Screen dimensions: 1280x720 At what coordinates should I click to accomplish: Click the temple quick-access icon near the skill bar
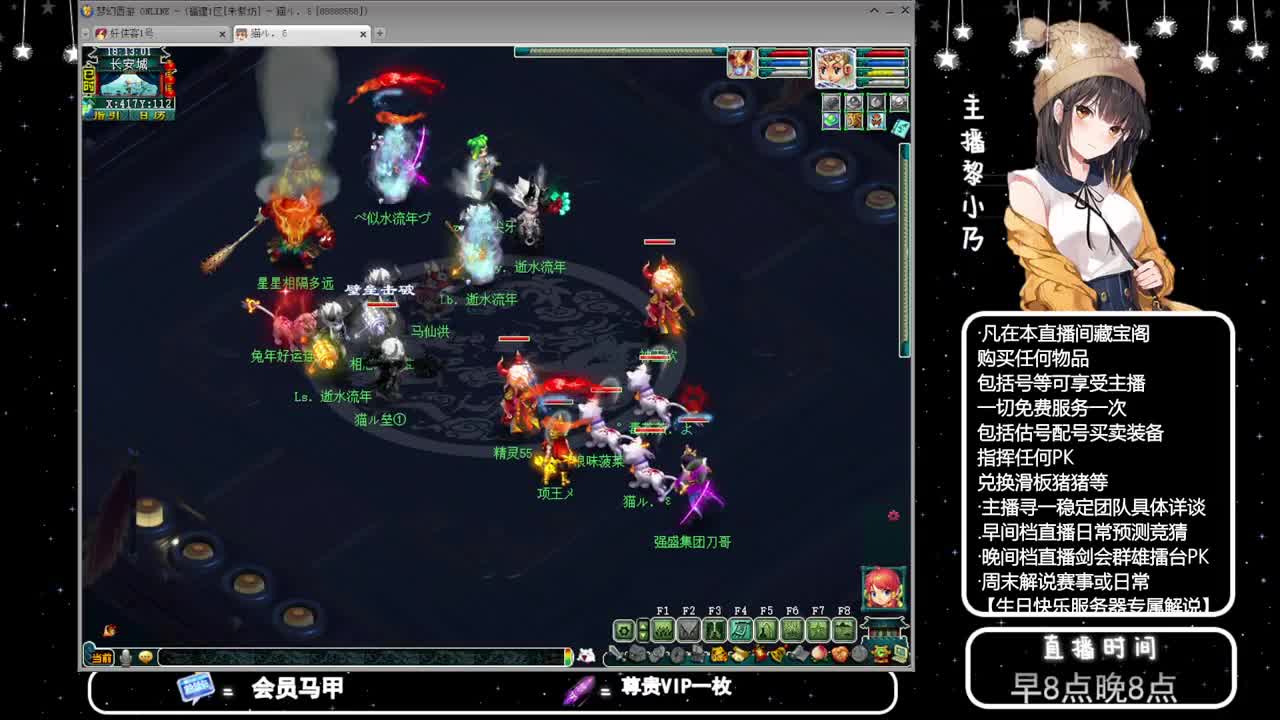tap(881, 630)
